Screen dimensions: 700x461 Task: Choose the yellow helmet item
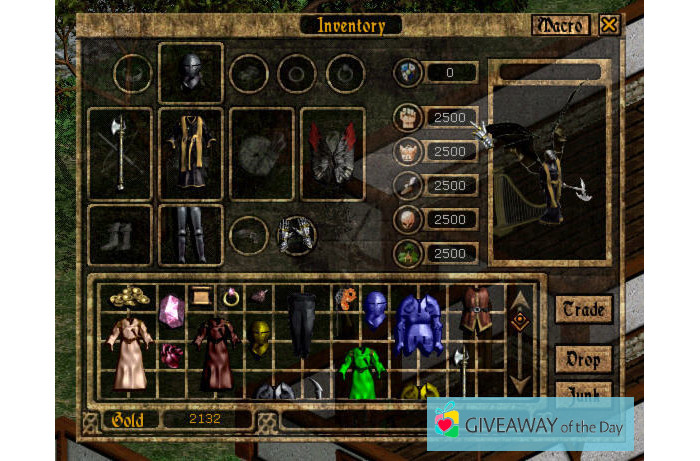[x=261, y=338]
